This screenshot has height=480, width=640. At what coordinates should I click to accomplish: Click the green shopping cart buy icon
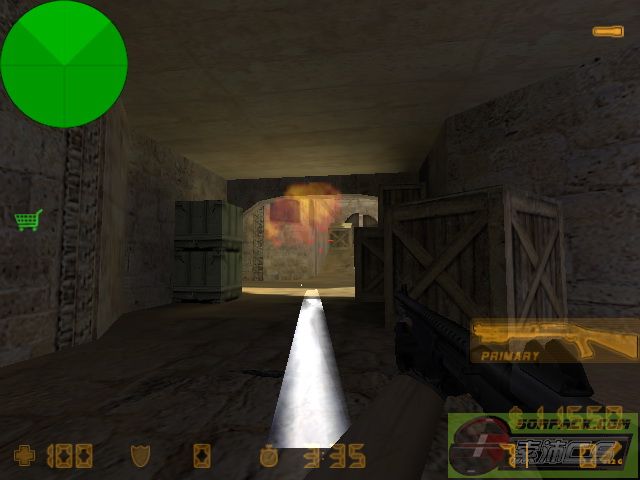pos(28,219)
